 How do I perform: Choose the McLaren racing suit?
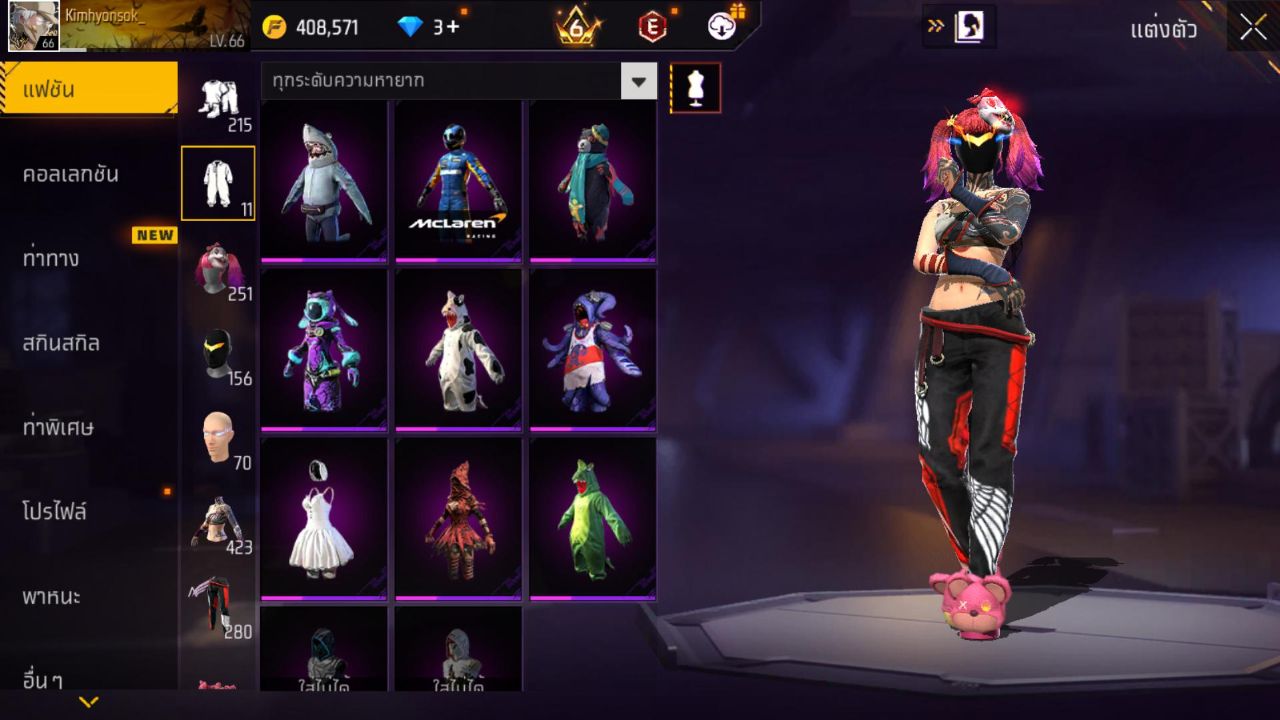point(458,181)
